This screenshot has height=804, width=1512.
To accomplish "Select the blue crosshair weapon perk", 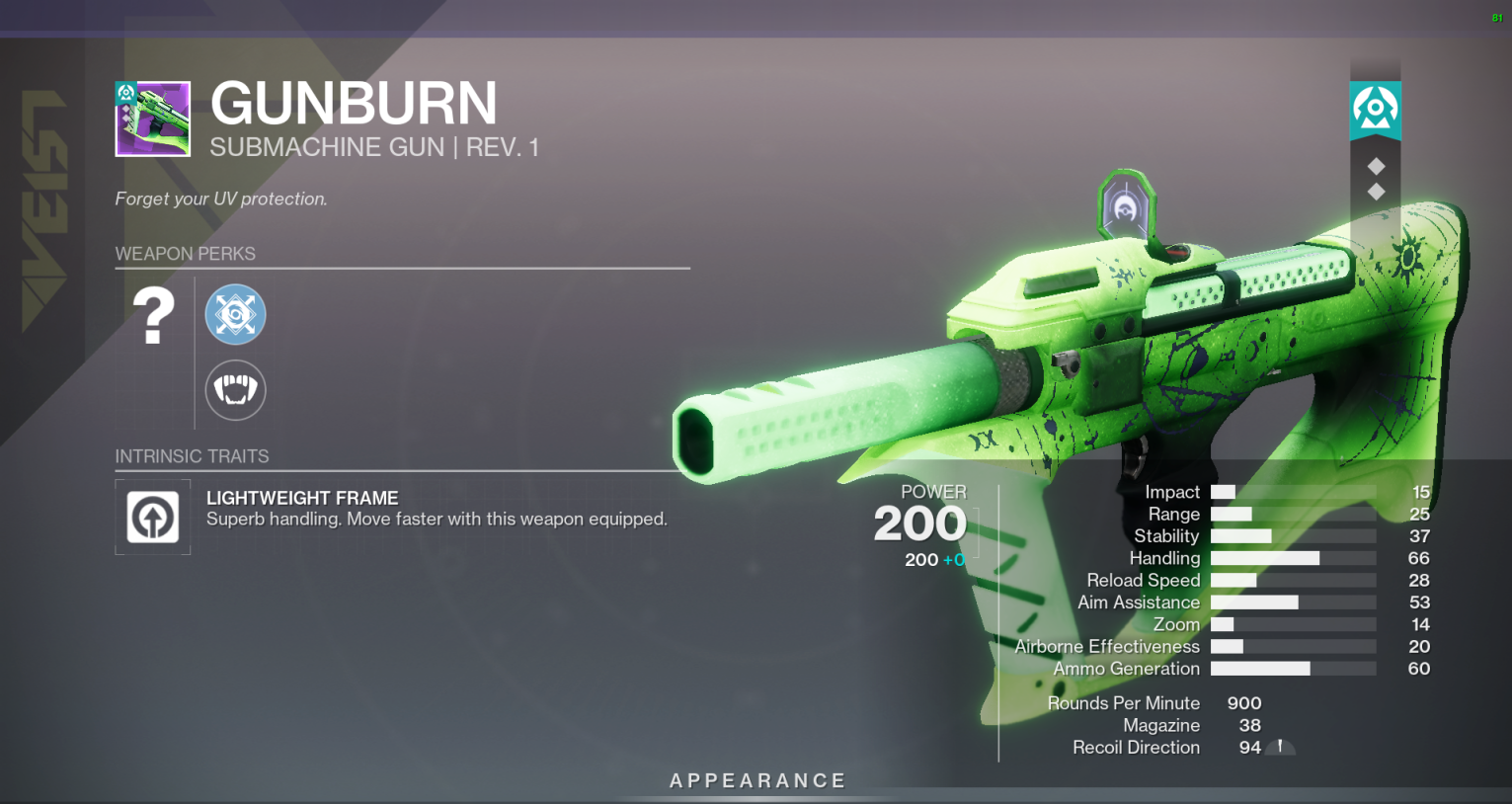I will (235, 315).
